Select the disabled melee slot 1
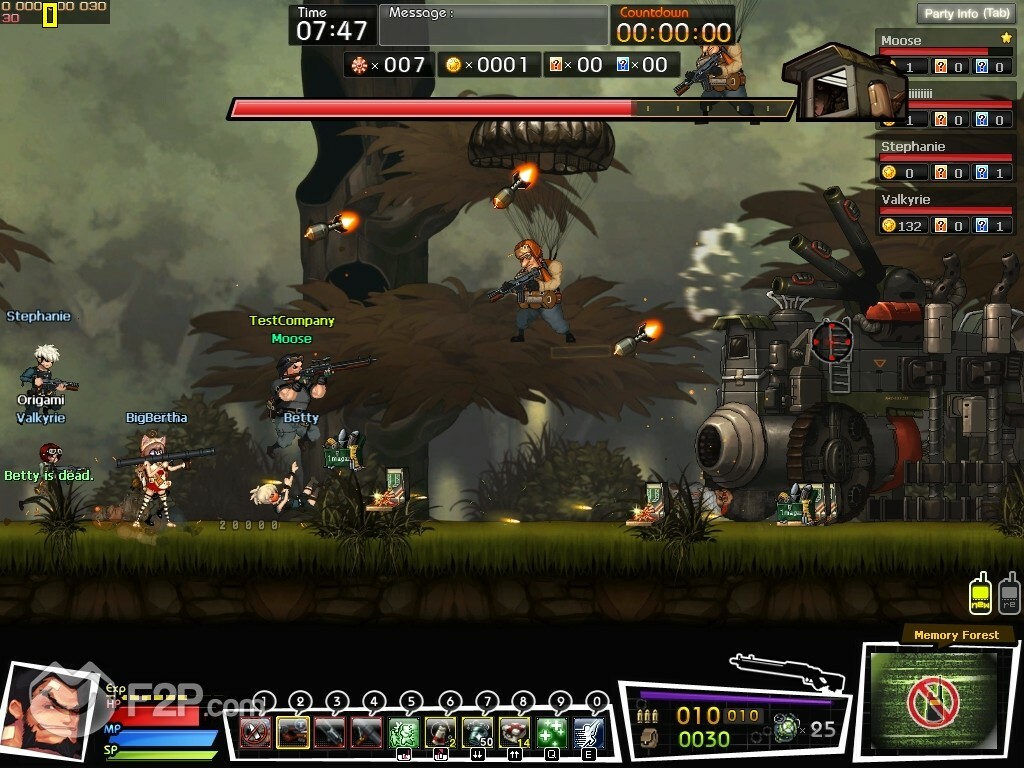The width and height of the screenshot is (1024, 768). tap(255, 732)
